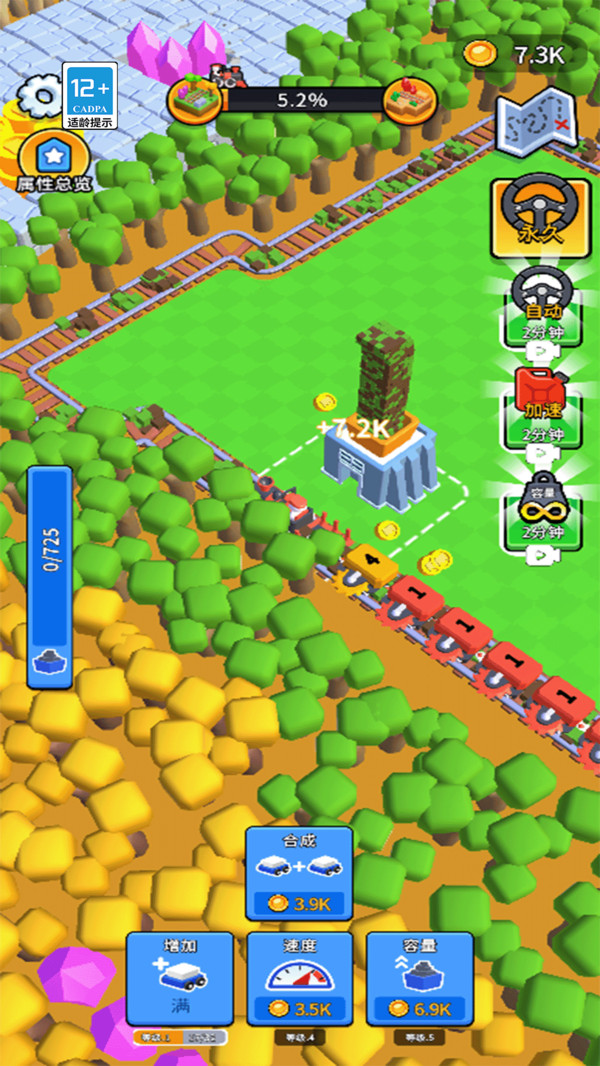Activate the 容量 infinite capacity boost

pyautogui.click(x=540, y=512)
